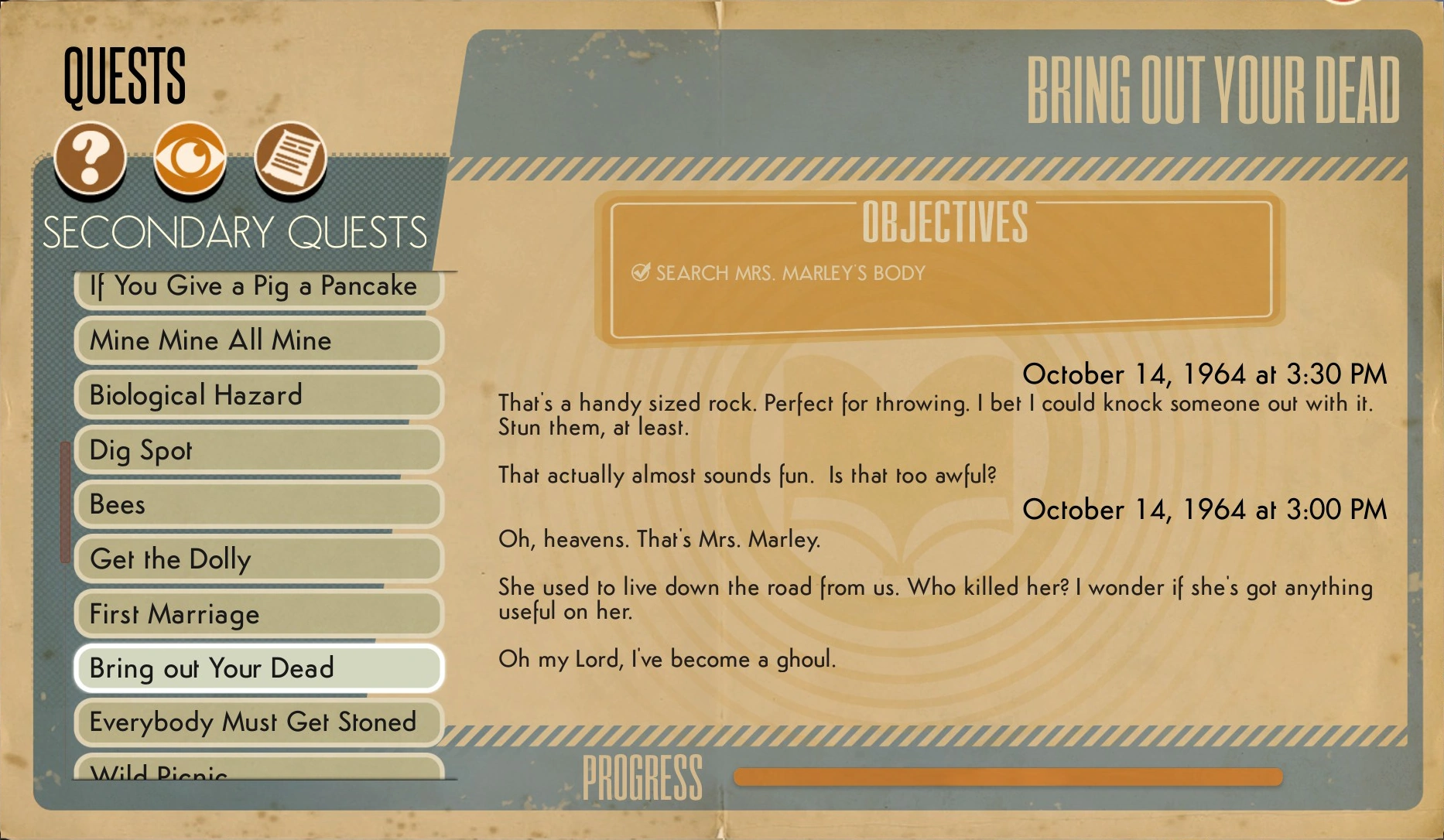This screenshot has height=840, width=1444.
Task: Expand the Dig Spot quest entry
Action: [x=258, y=449]
